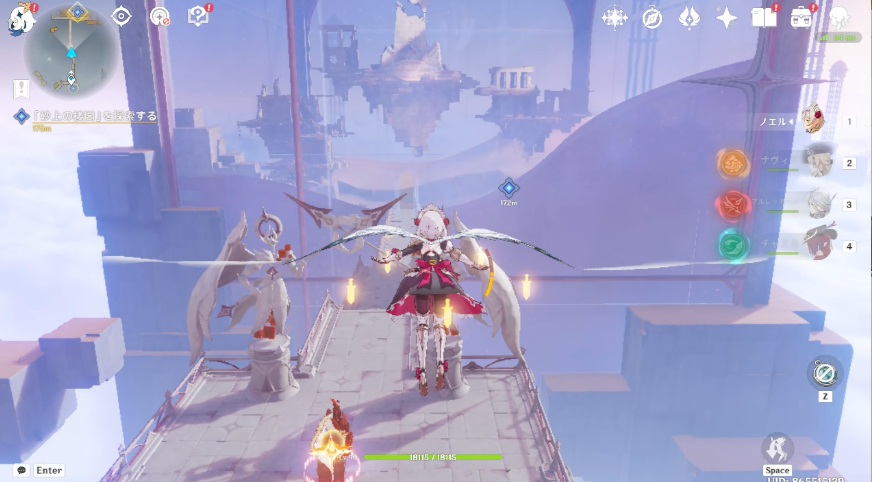This screenshot has height=482, width=872.
Task: Open the chat box speech bubble icon
Action: (21, 470)
